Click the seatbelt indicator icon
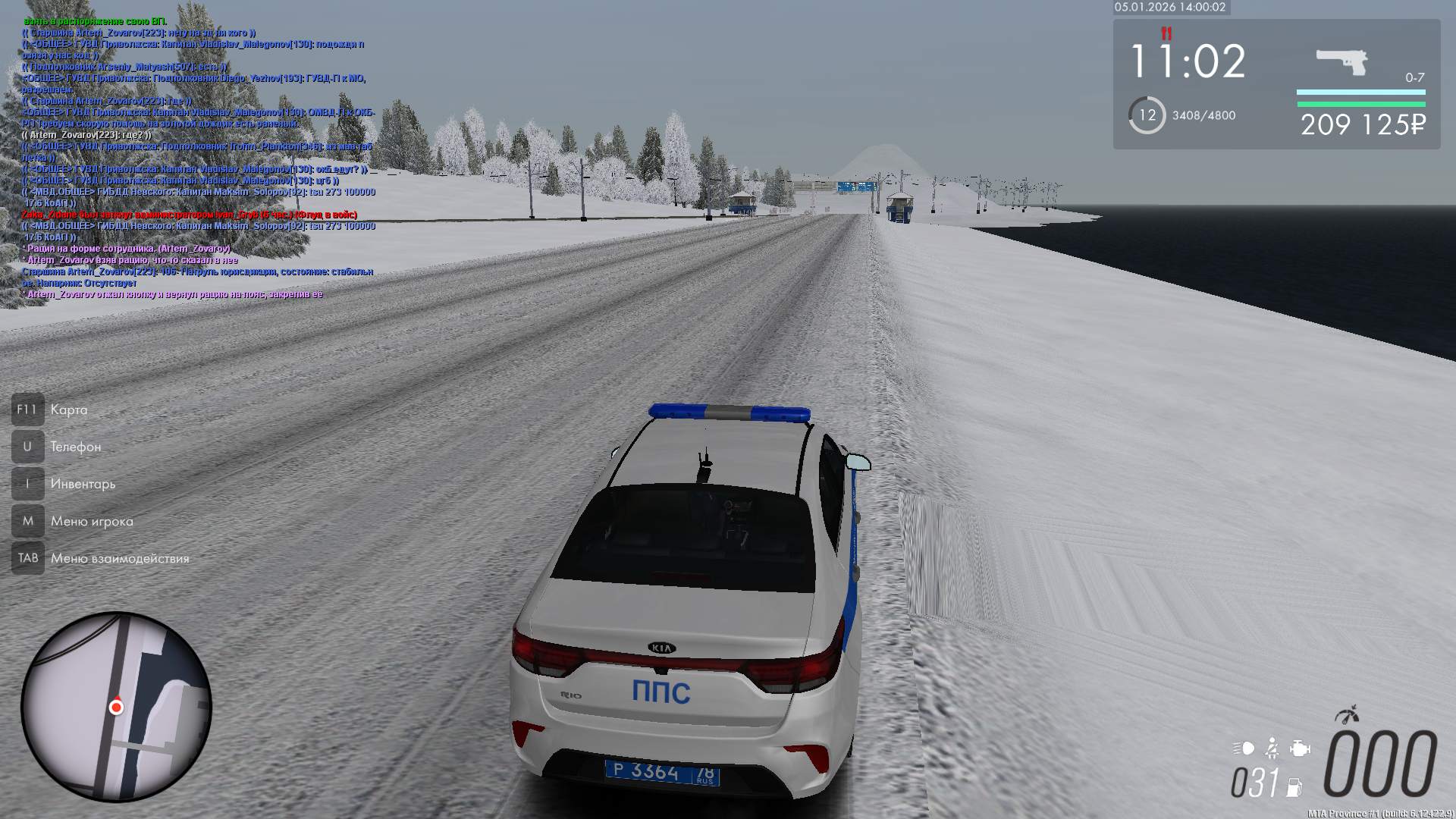Viewport: 1456px width, 819px height. tap(1272, 748)
